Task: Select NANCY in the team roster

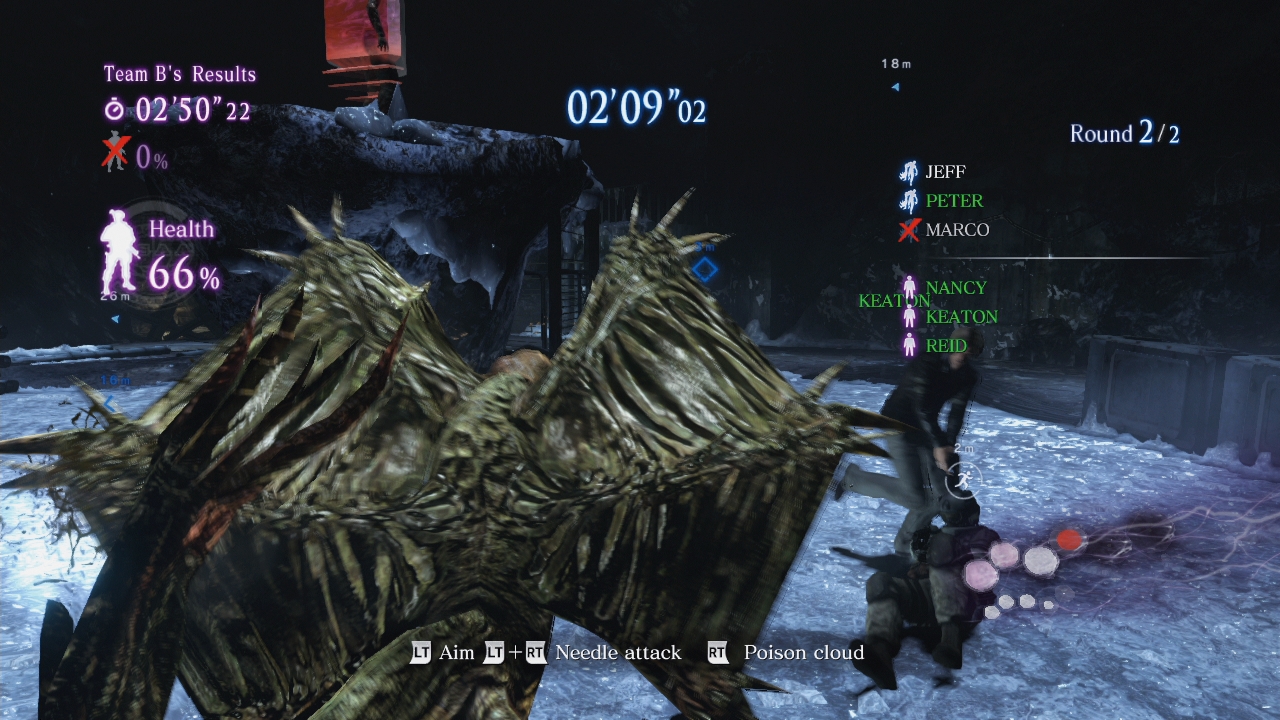Action: 955,288
